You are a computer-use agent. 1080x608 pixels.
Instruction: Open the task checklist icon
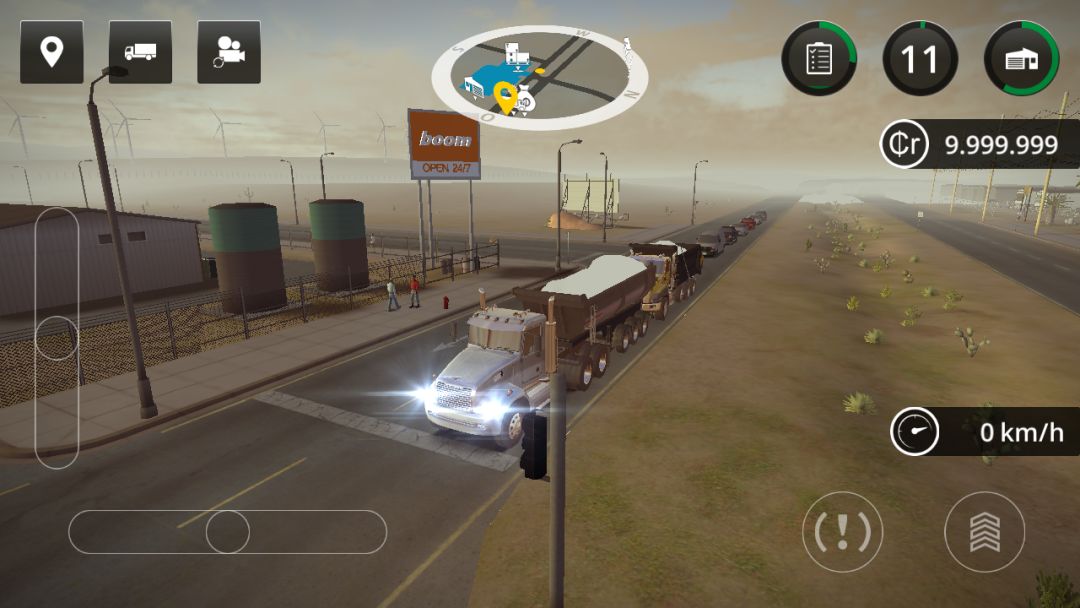coord(819,58)
